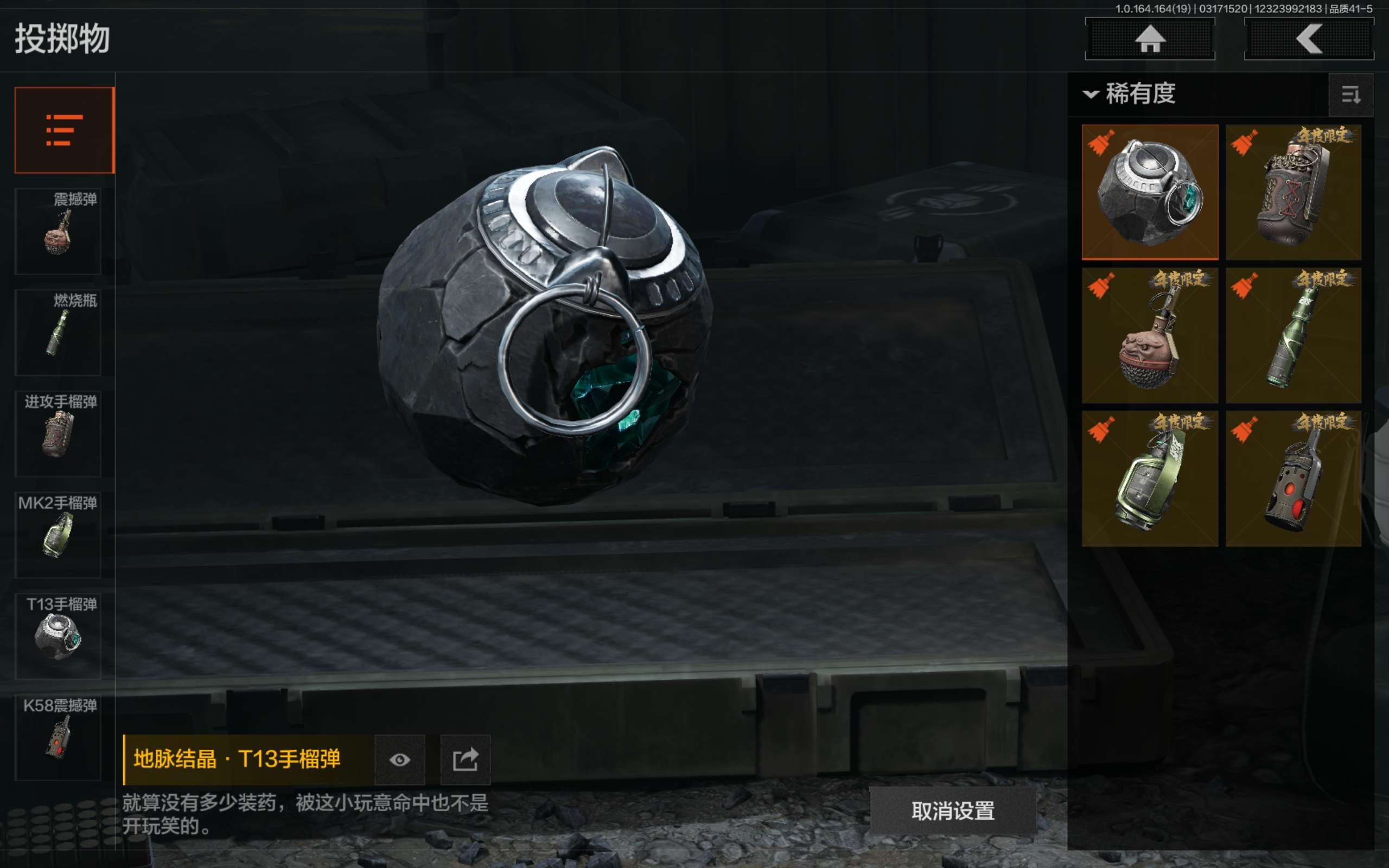Return to the home screen
Screen dimensions: 1389x868
tap(1150, 39)
